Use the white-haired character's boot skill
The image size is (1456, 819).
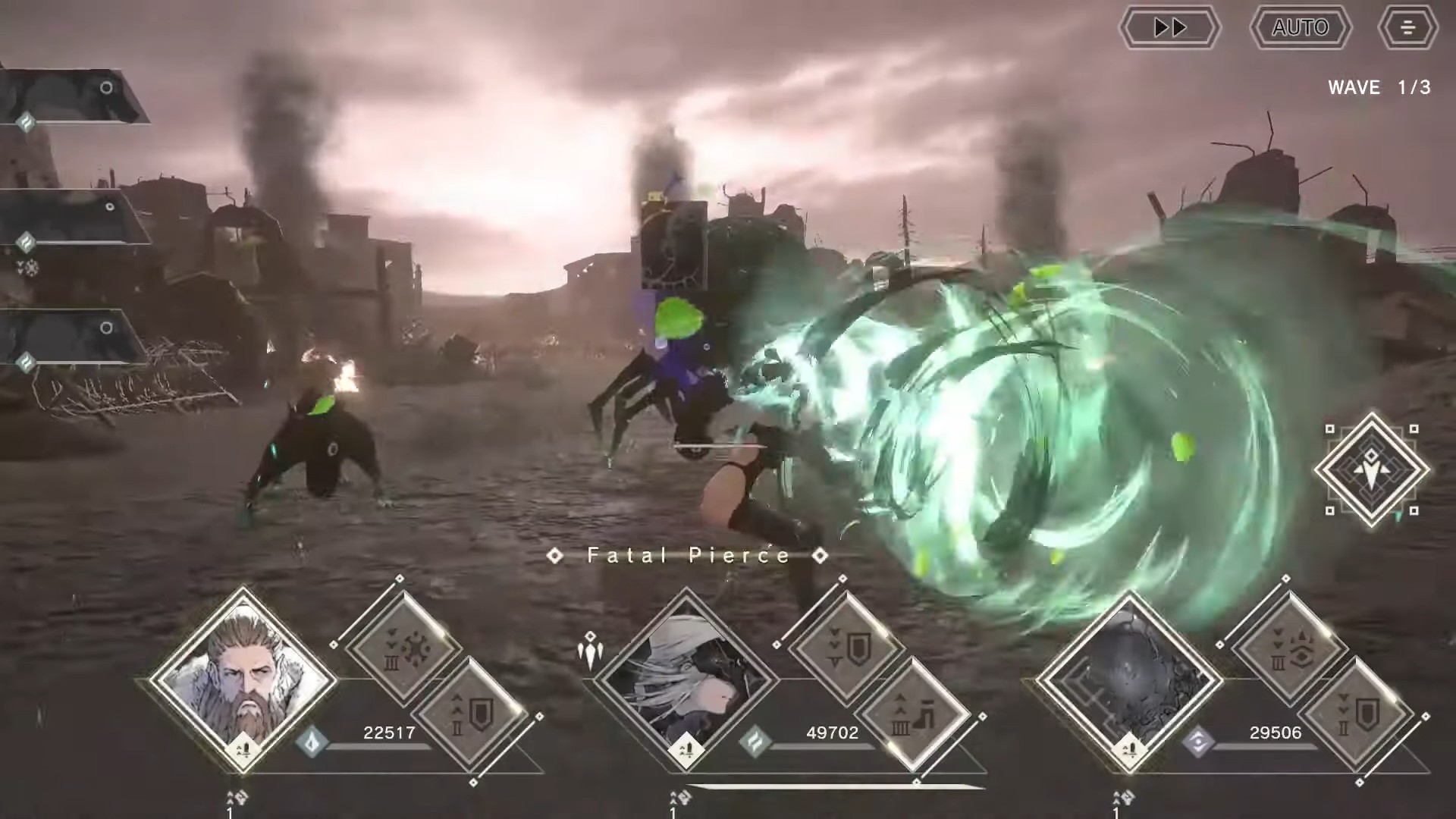914,715
